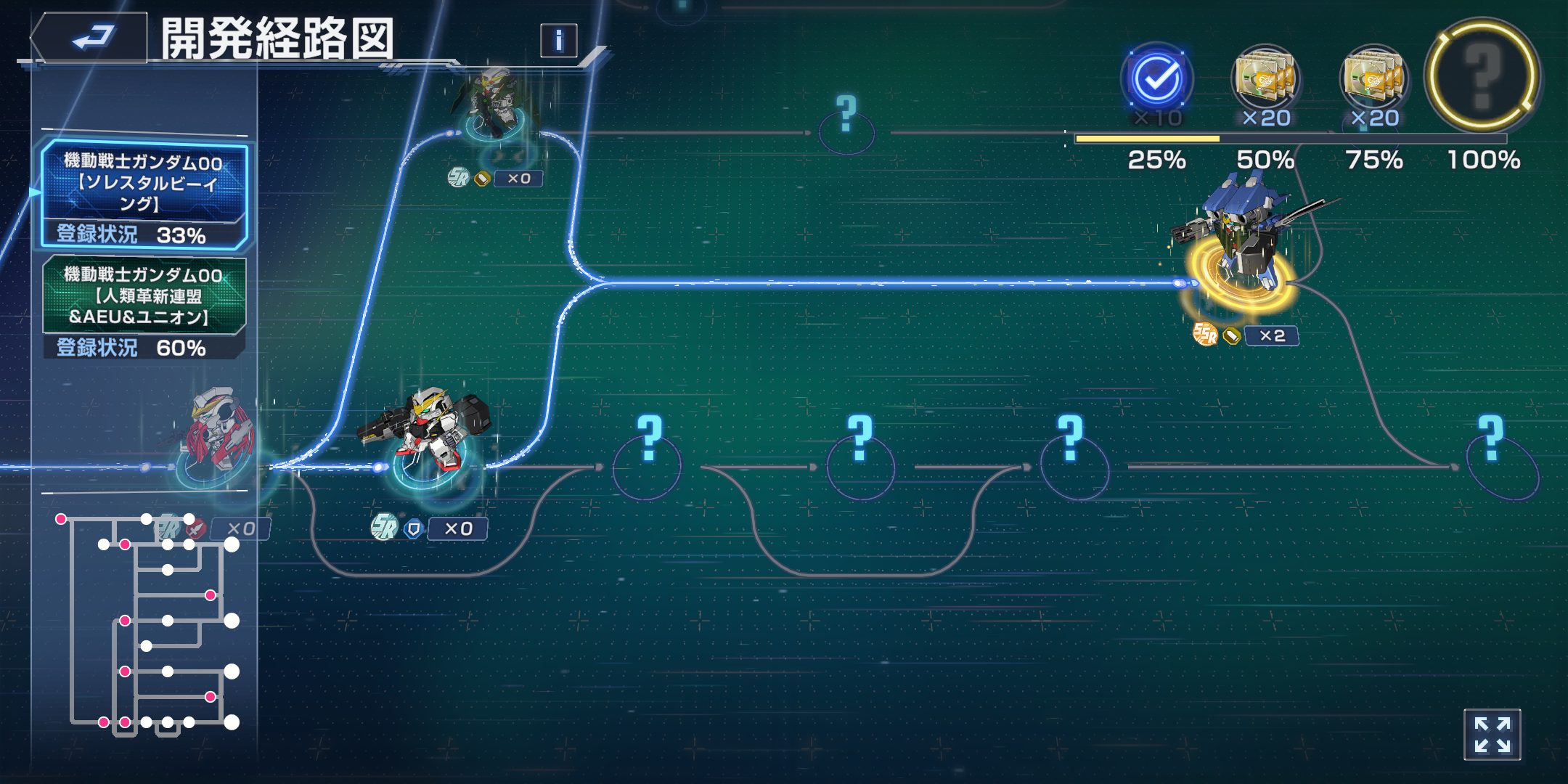This screenshot has height=784, width=1568.
Task: Select the ソレスタルビーイング series tab
Action: click(144, 195)
